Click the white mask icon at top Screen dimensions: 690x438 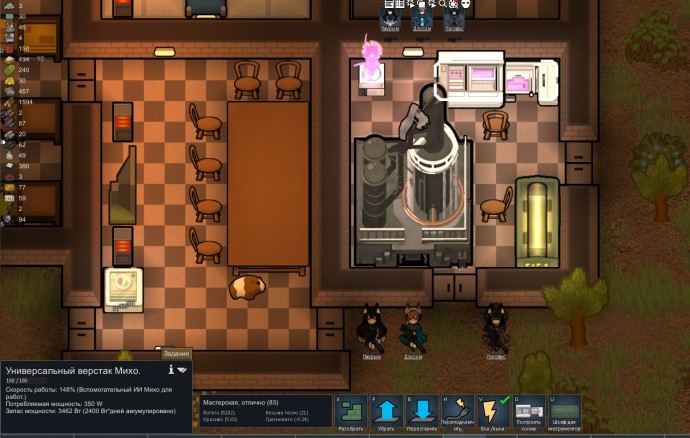[x=466, y=5]
